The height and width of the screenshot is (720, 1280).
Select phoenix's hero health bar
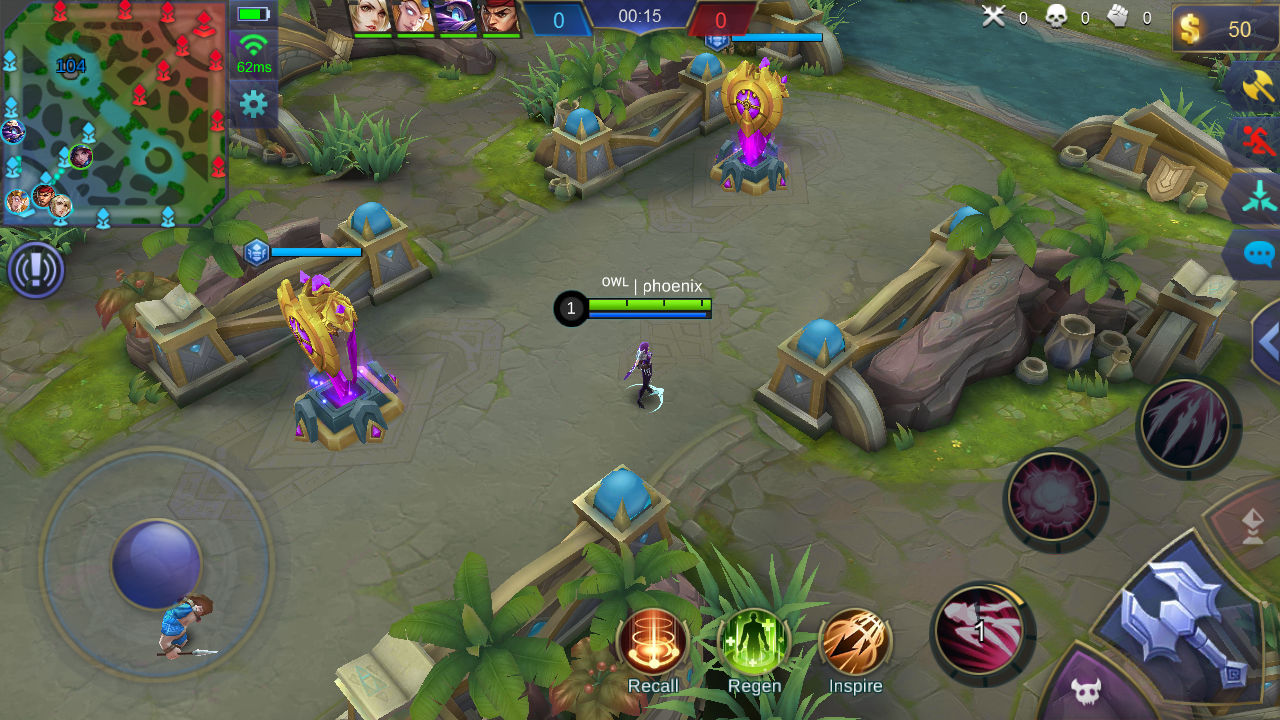tap(650, 308)
